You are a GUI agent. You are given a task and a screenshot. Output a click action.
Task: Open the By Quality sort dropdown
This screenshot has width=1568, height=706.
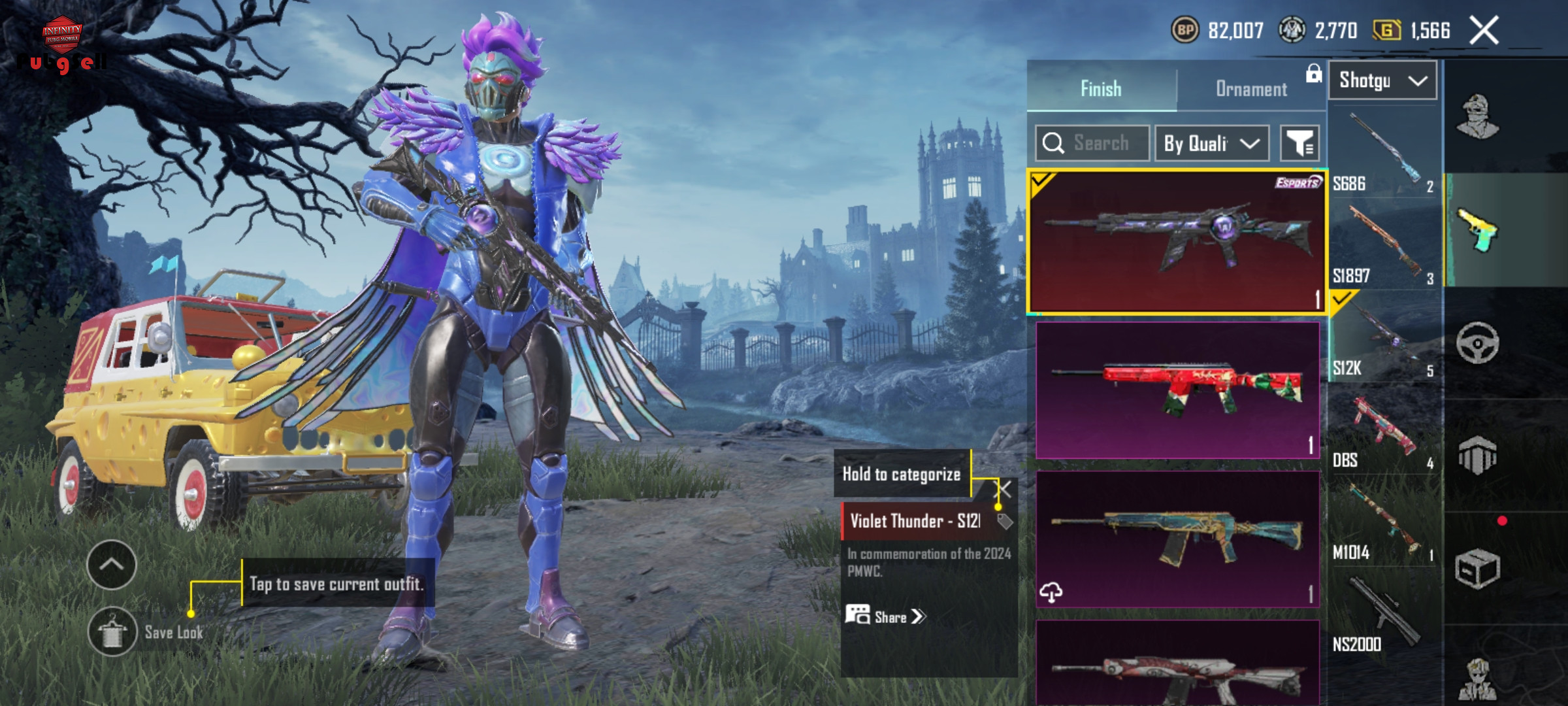click(1211, 143)
